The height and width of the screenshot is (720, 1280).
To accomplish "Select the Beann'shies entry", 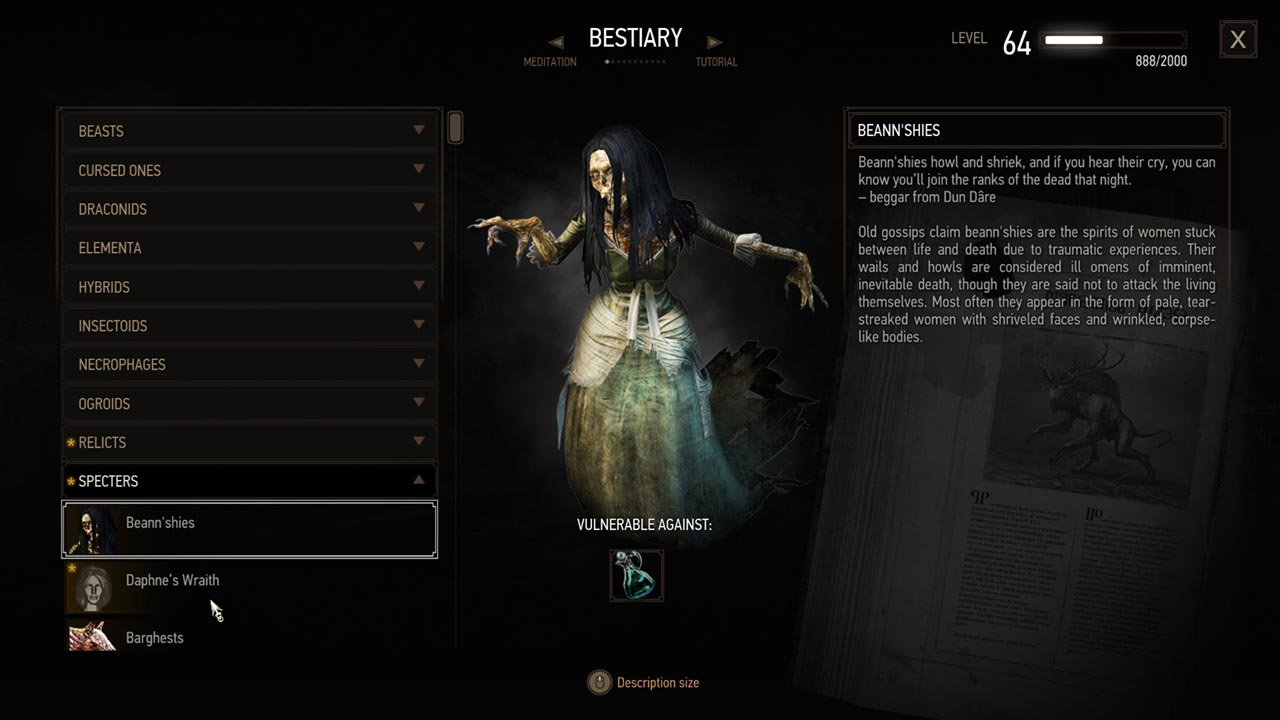I will pyautogui.click(x=249, y=529).
